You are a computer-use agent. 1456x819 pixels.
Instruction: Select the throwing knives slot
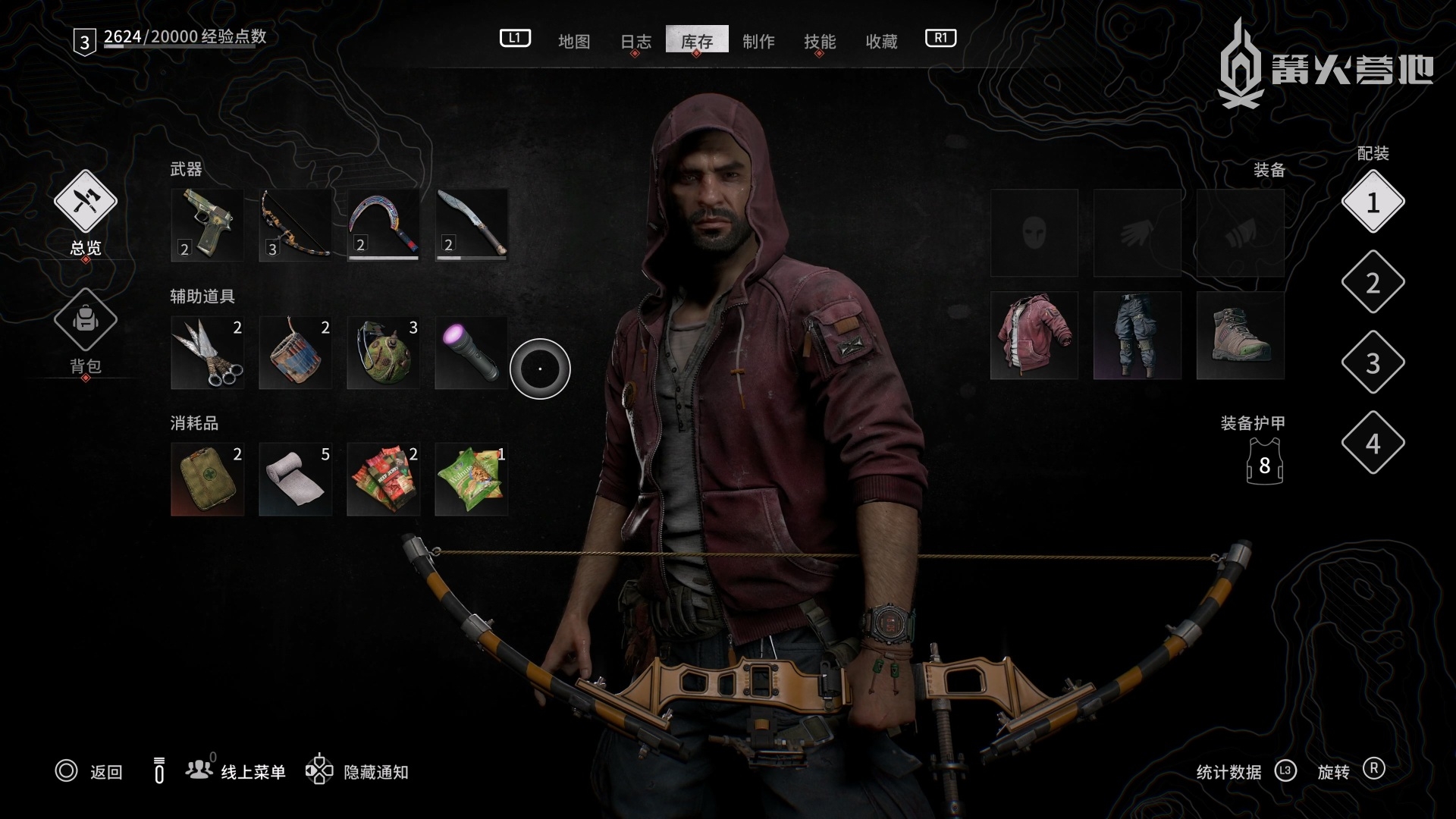point(207,353)
